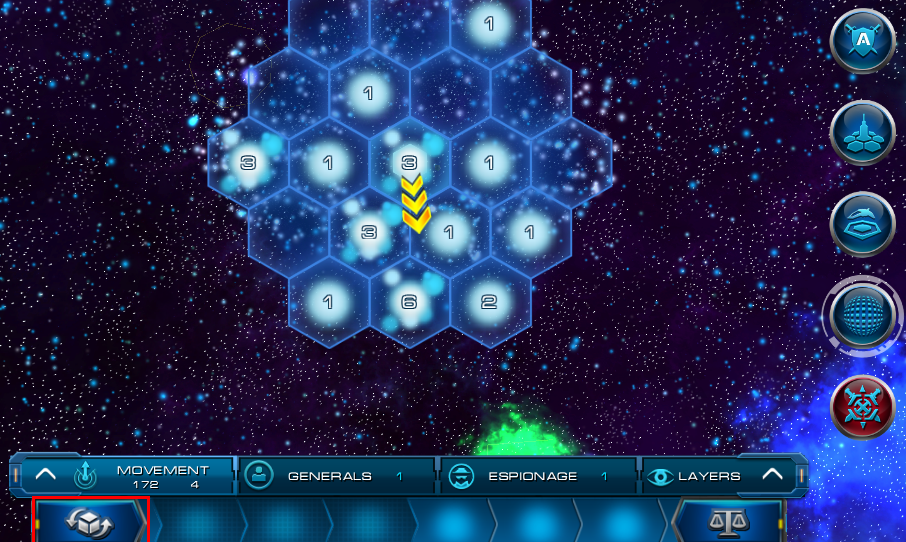Select the shield with letter A icon
This screenshot has height=542, width=906.
(862, 41)
